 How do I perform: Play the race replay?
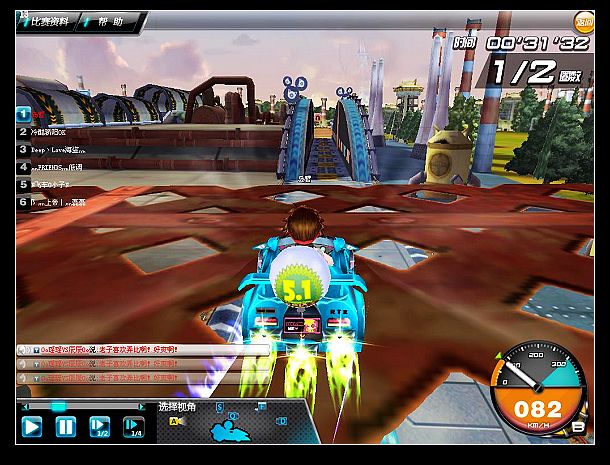[x=32, y=427]
